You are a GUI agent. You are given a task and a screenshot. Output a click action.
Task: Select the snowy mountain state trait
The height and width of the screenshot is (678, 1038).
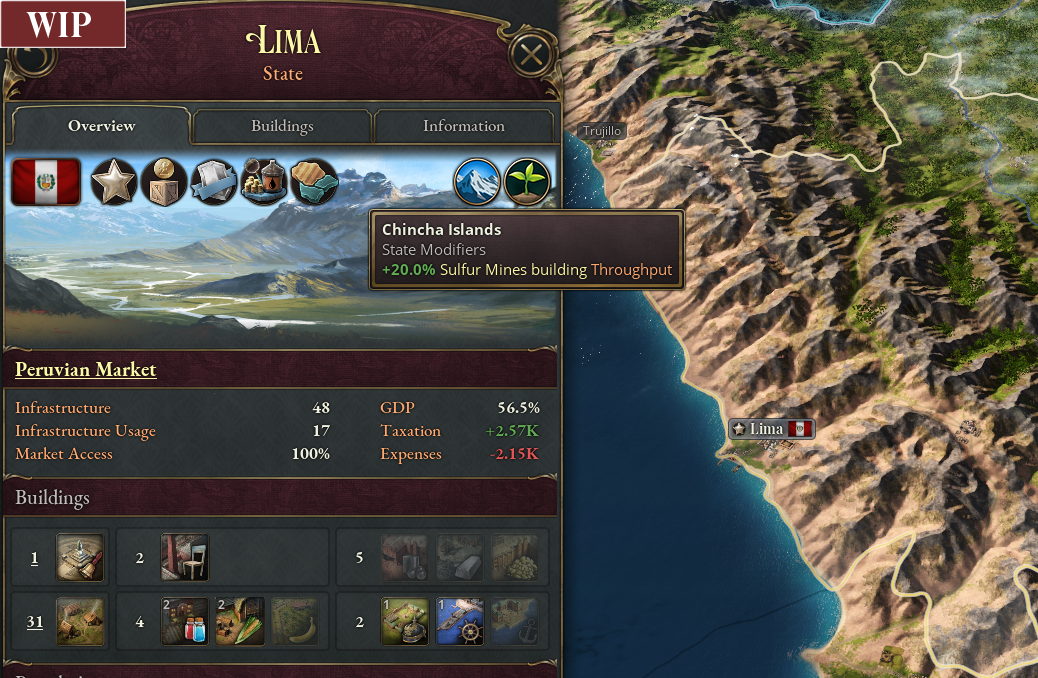(477, 182)
